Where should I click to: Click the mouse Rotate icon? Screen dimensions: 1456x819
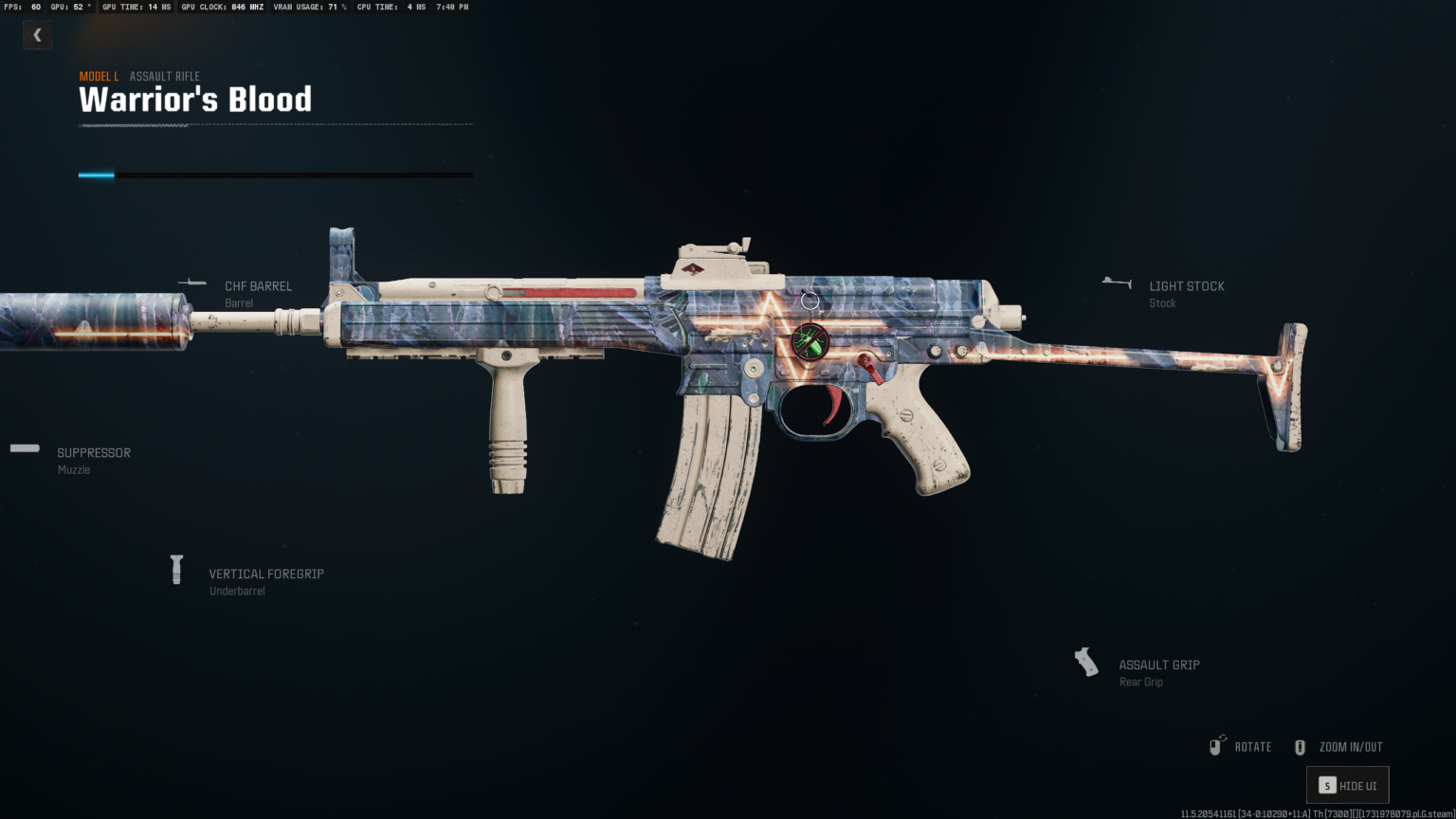pos(1216,746)
